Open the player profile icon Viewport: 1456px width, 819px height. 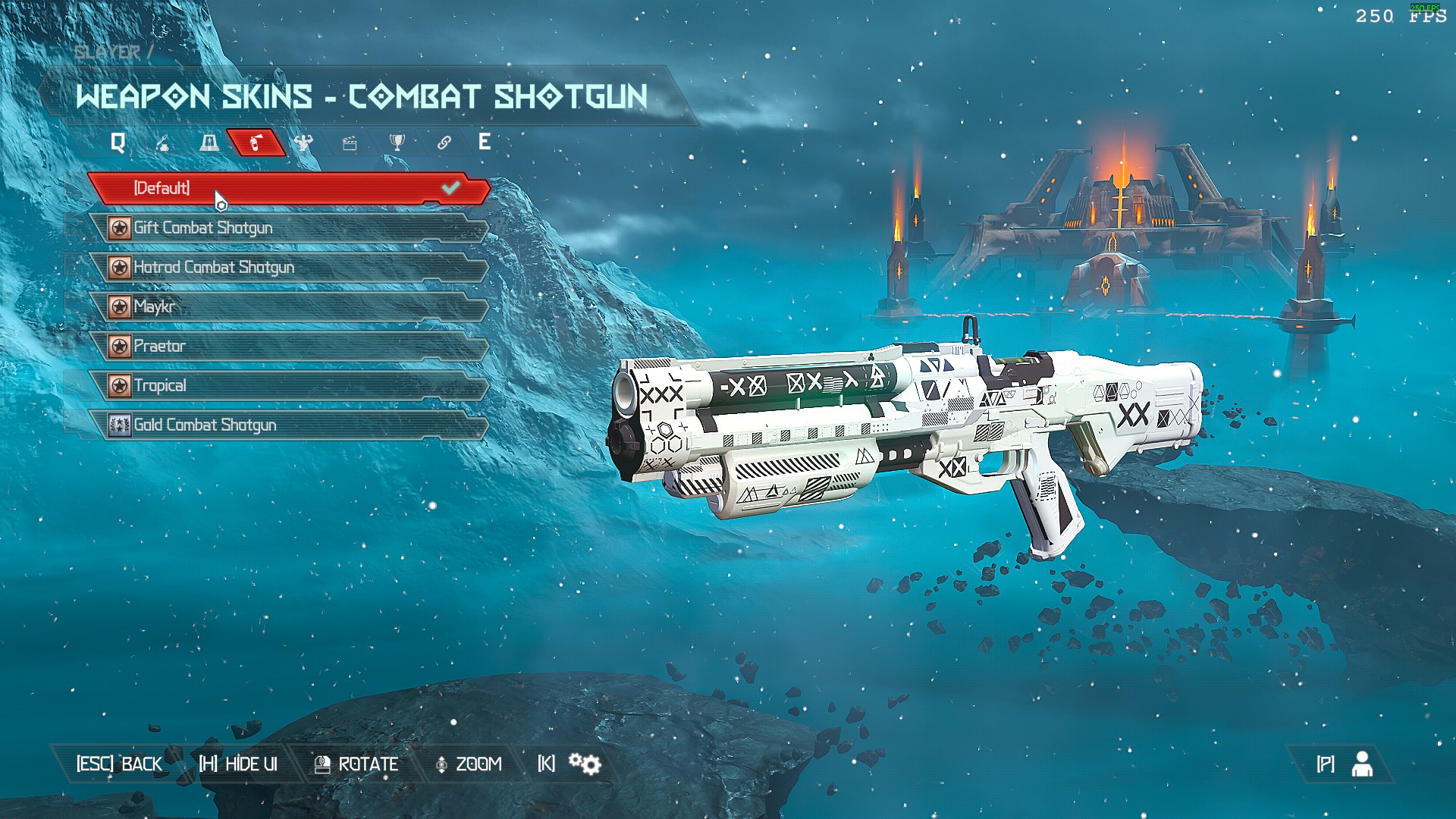(x=1362, y=764)
